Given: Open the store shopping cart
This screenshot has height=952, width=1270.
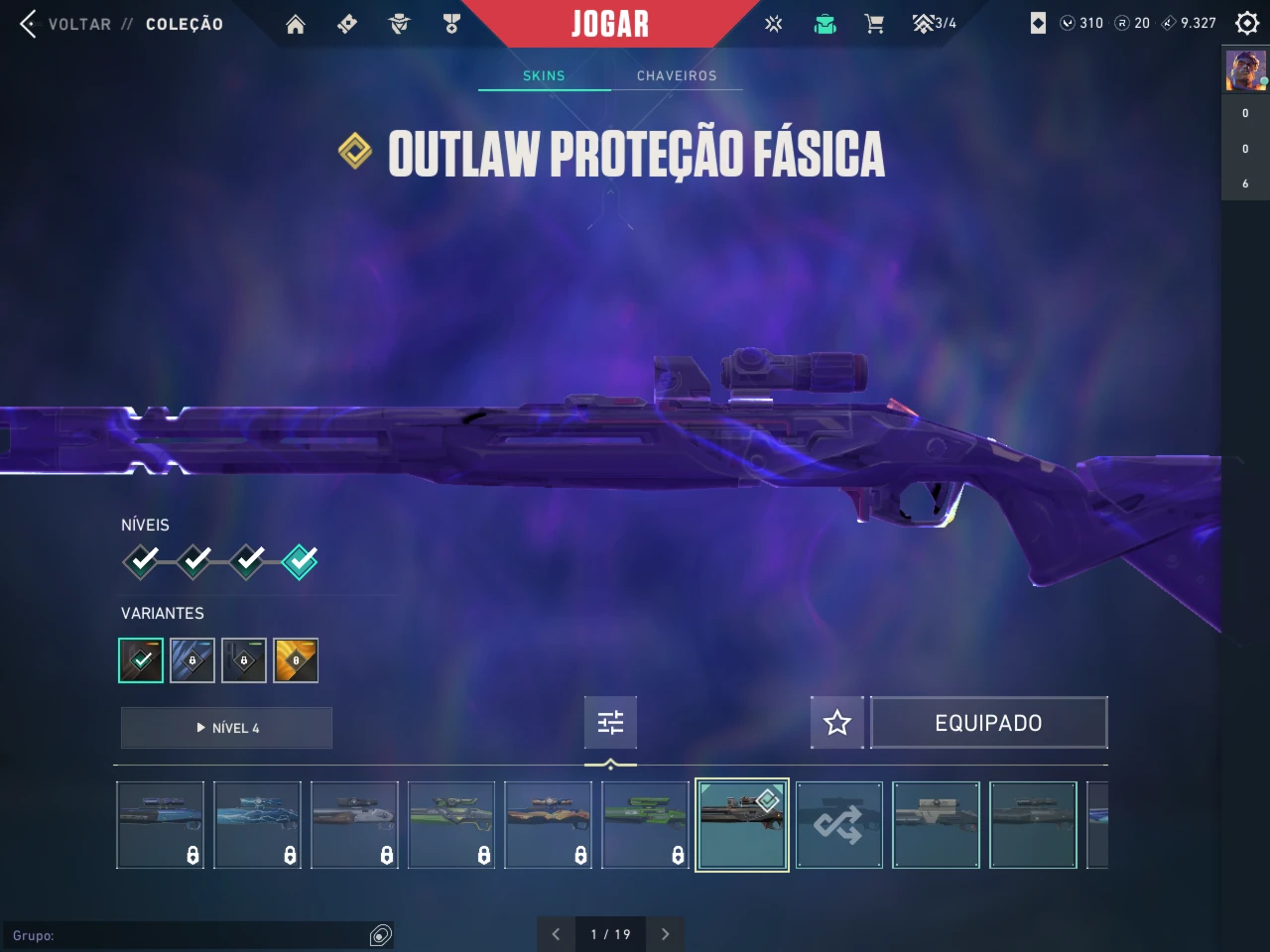Looking at the screenshot, I should point(874,24).
